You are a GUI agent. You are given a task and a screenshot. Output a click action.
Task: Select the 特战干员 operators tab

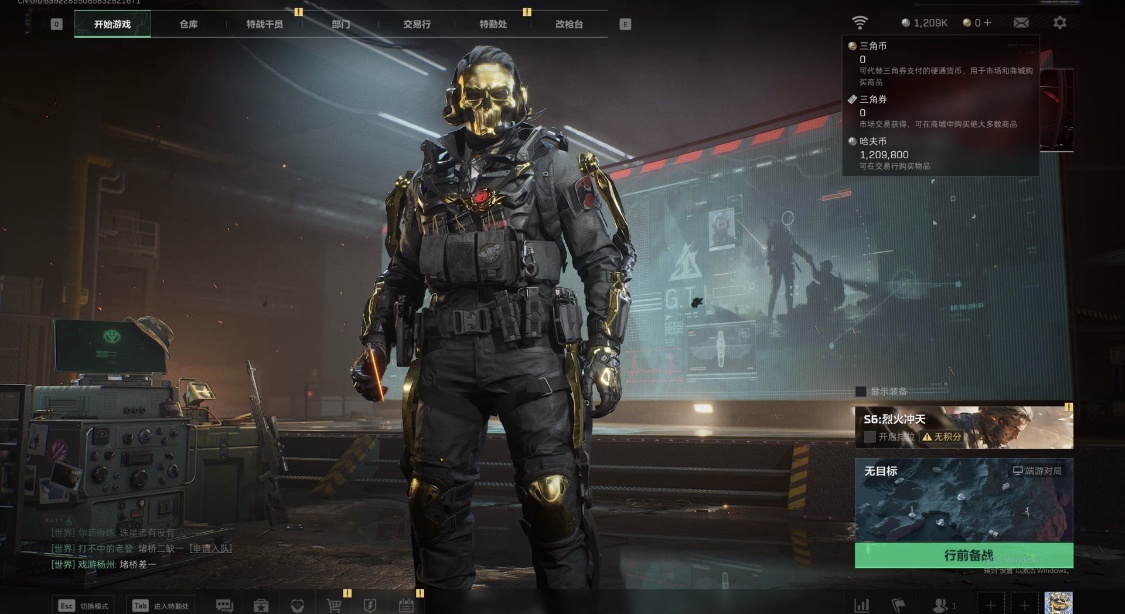[264, 24]
